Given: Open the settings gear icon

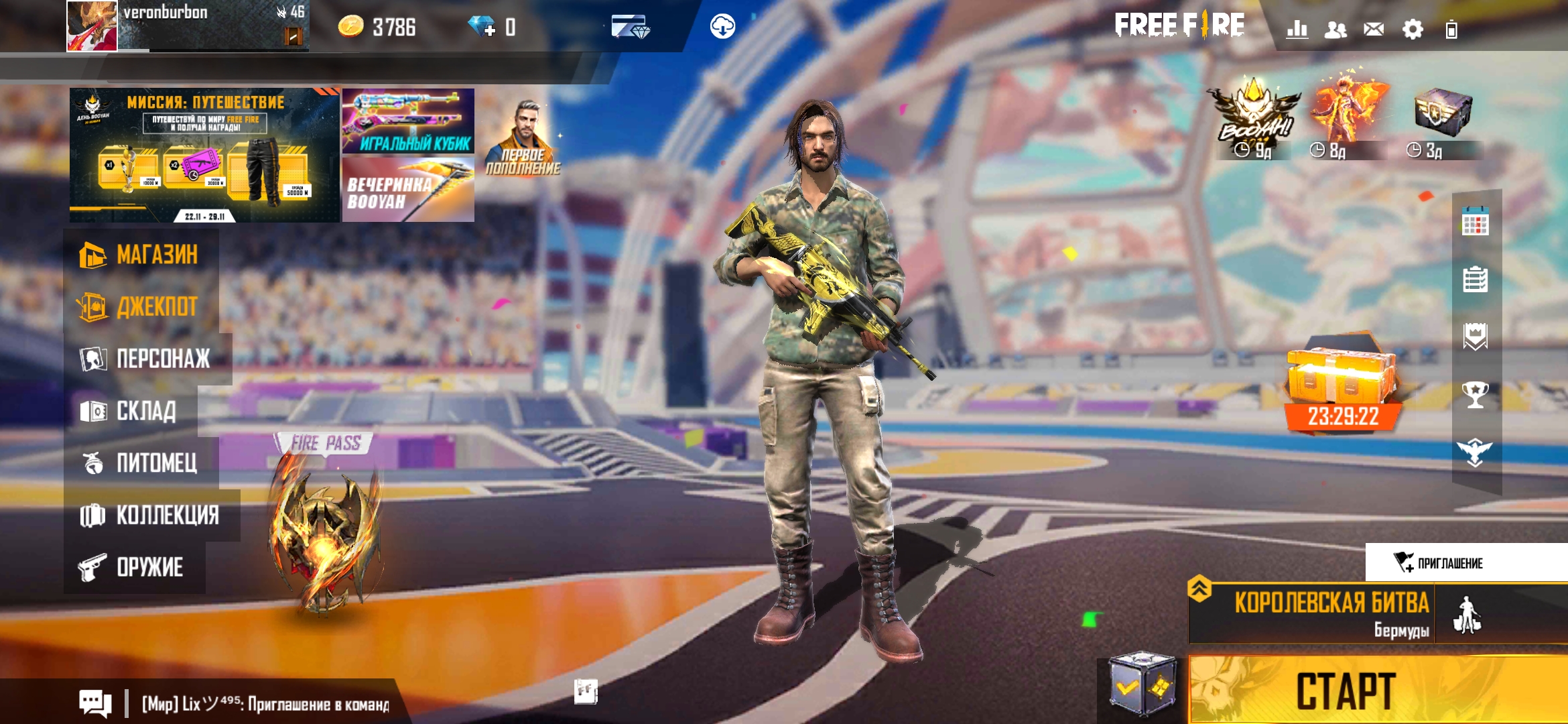Looking at the screenshot, I should pos(1413,29).
